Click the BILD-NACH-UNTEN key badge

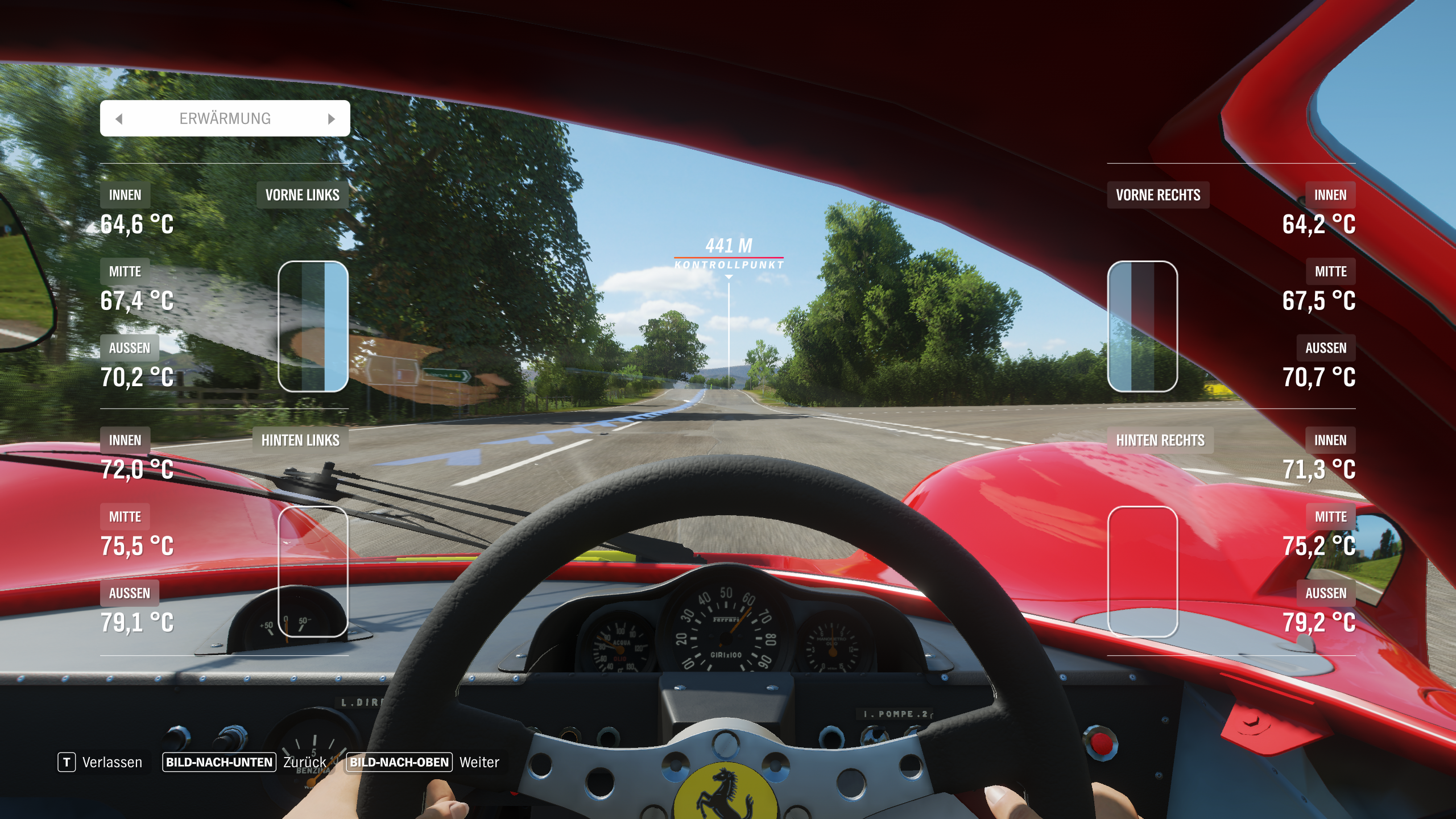point(220,762)
